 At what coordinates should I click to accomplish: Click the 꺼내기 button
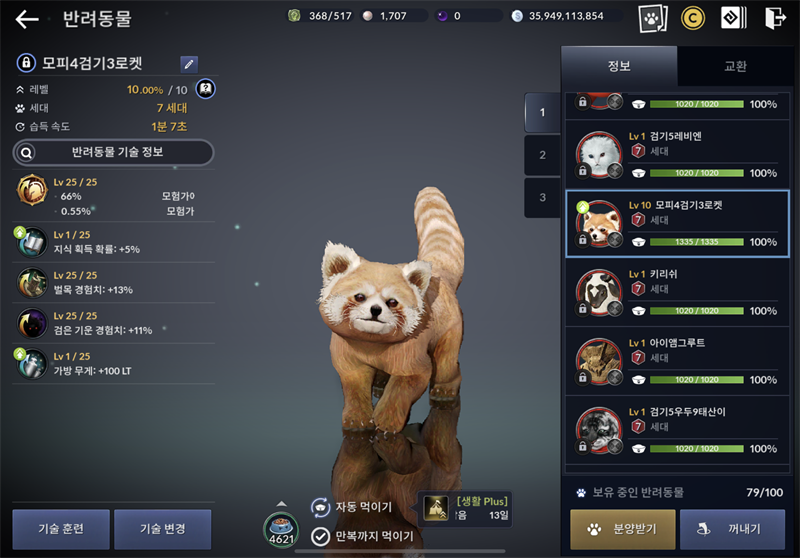click(x=732, y=530)
